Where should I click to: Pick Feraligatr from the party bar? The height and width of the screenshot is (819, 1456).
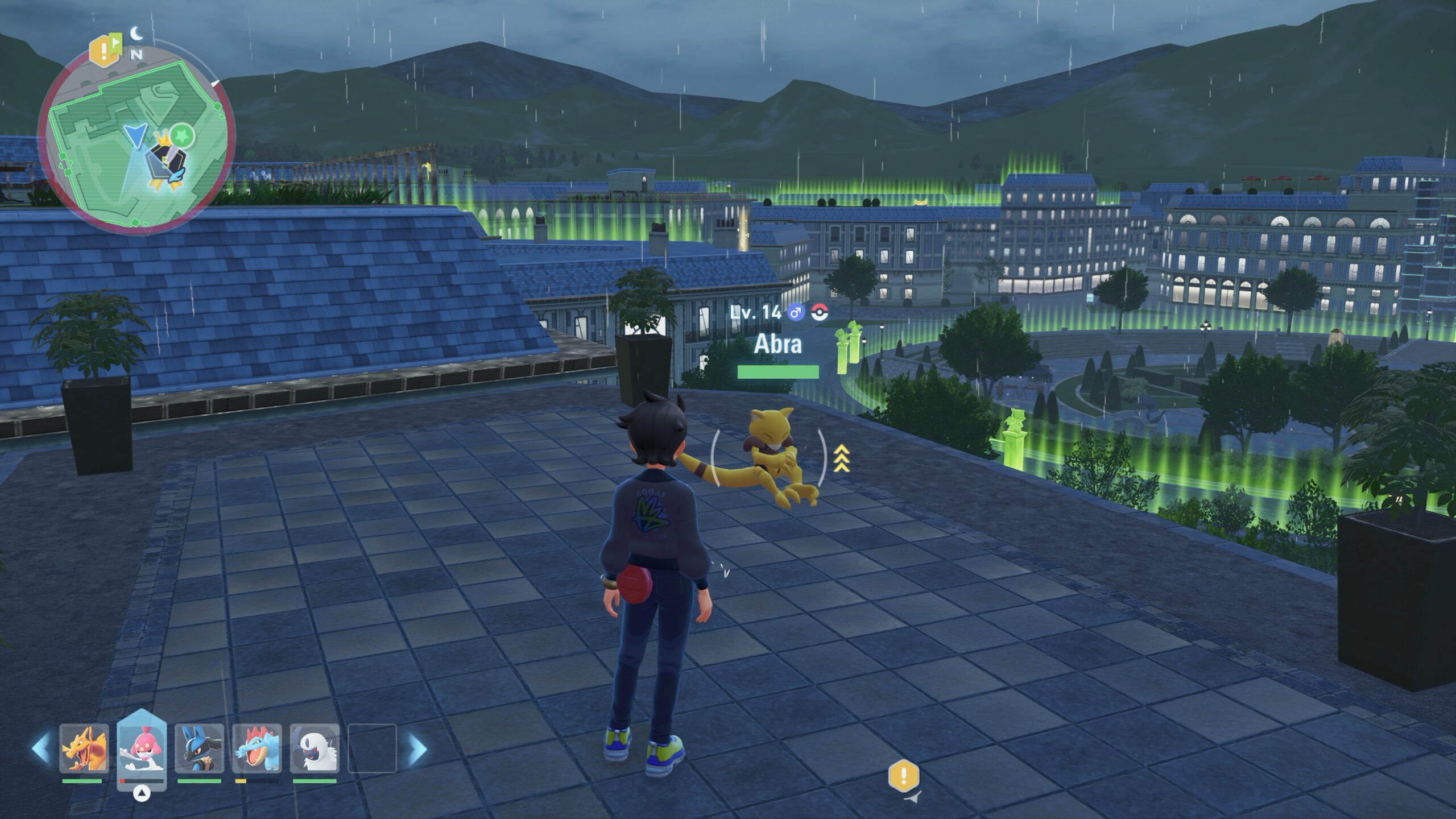[x=257, y=747]
